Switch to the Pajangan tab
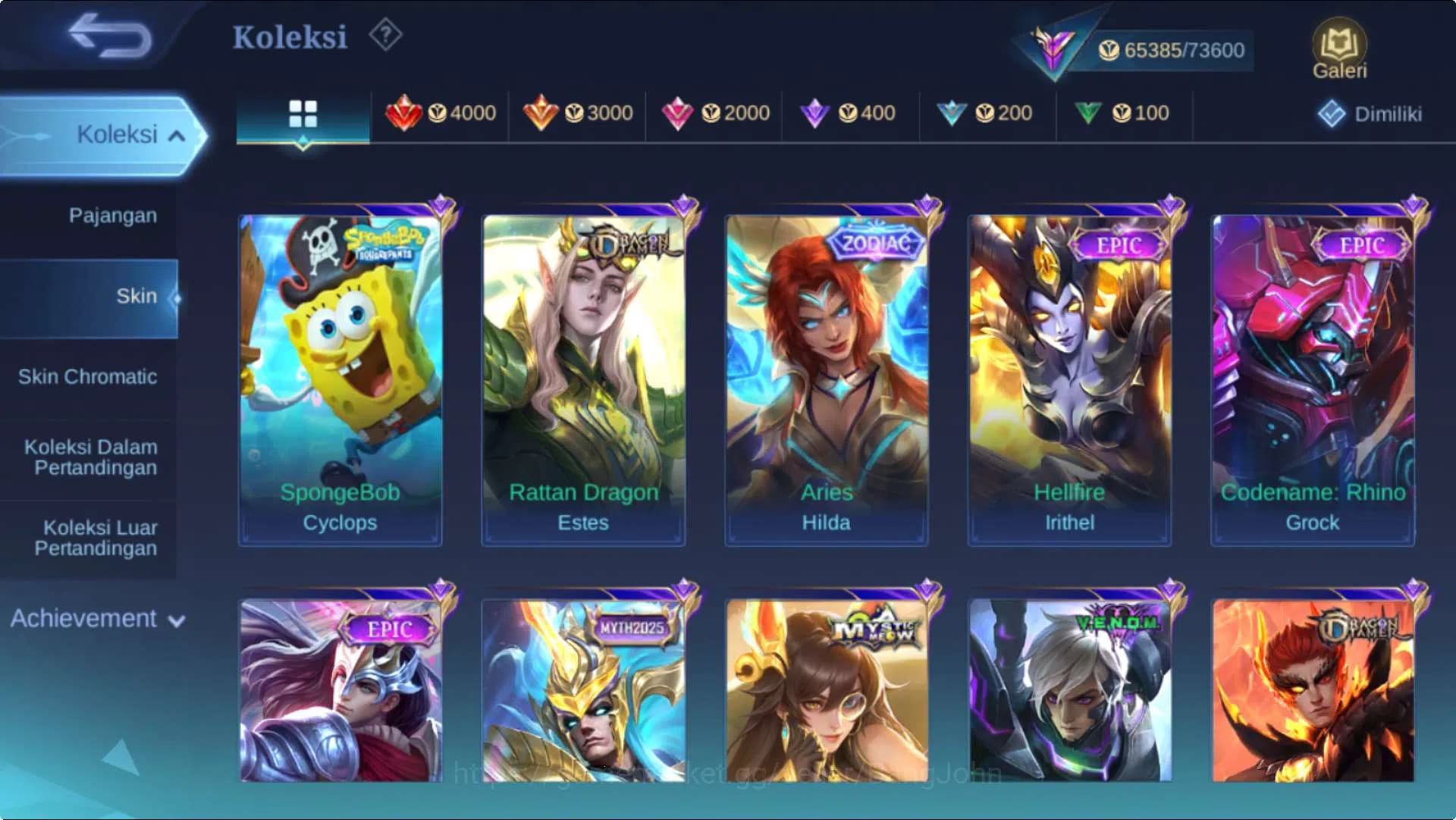The image size is (1456, 820). click(x=112, y=215)
